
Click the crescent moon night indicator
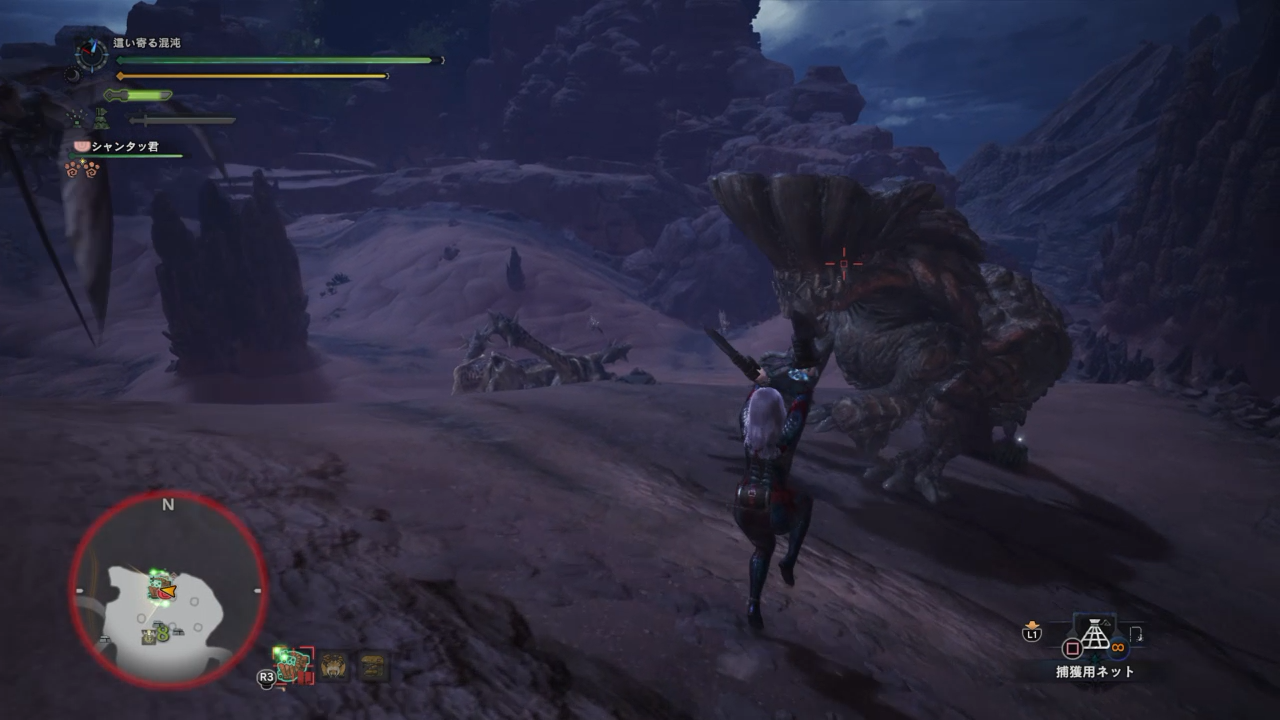click(x=72, y=74)
